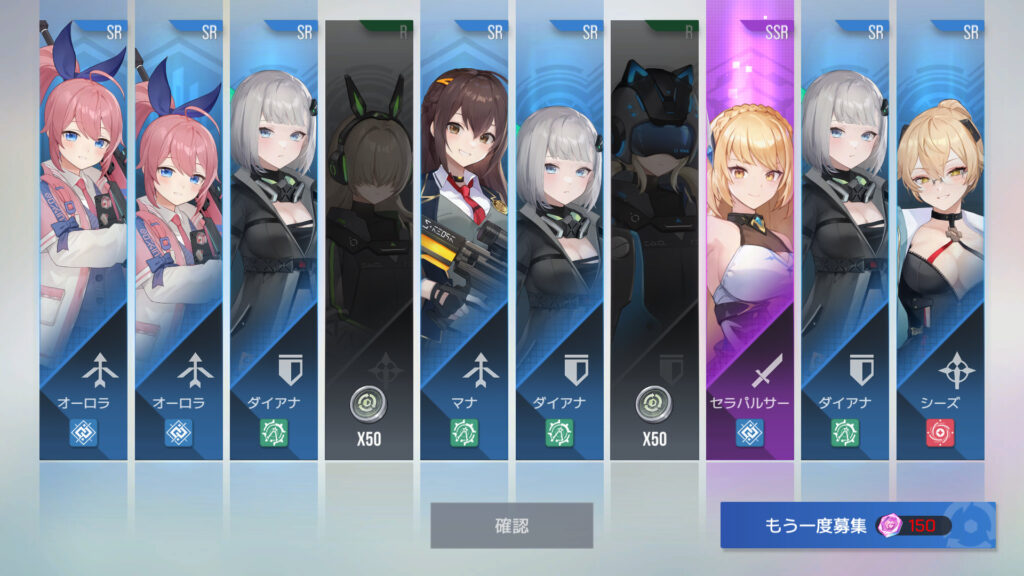Choose the マナ character card

pyautogui.click(x=463, y=240)
